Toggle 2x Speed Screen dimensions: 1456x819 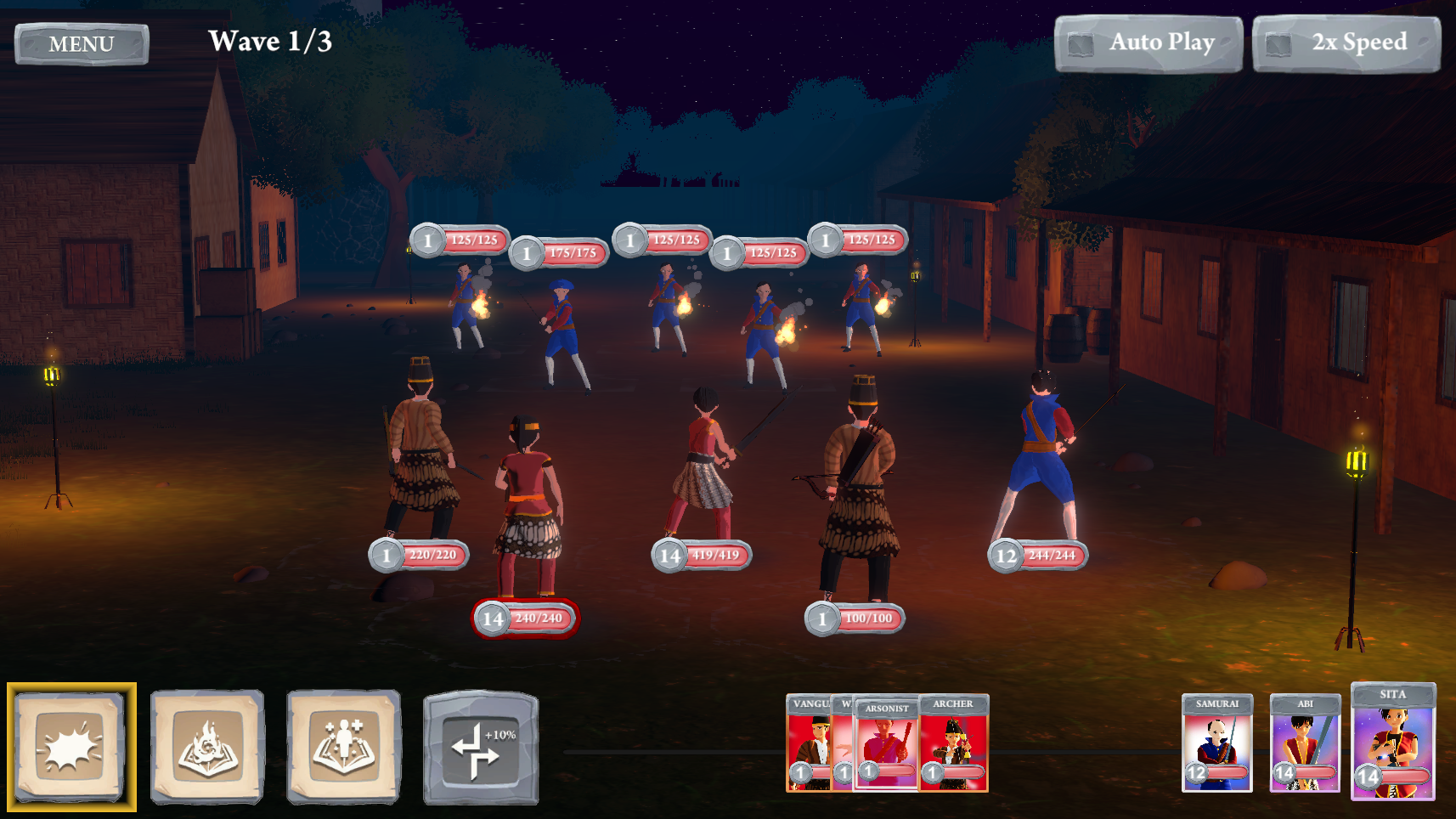[1346, 43]
